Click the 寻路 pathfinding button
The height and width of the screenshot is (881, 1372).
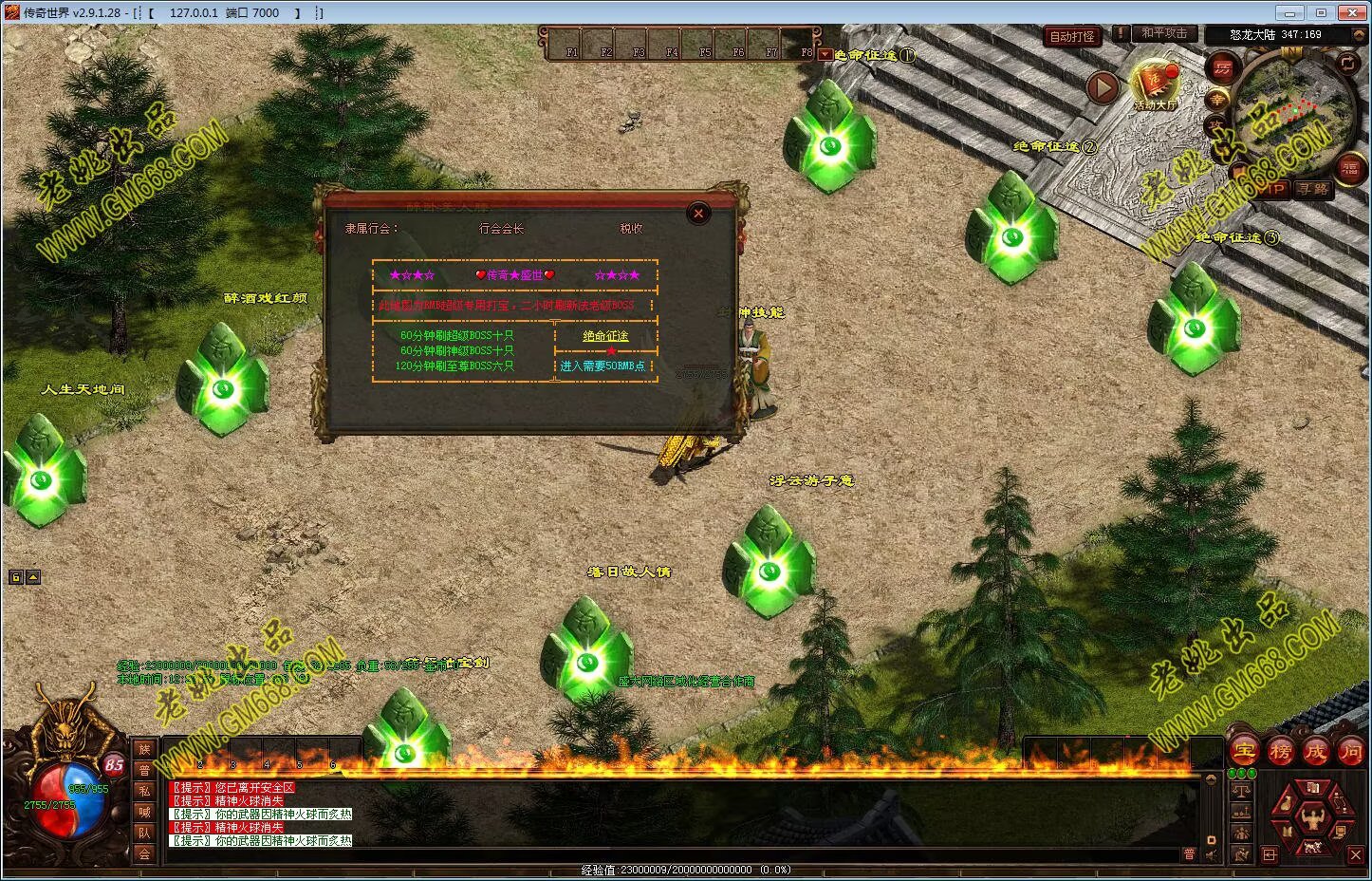pos(1314,189)
